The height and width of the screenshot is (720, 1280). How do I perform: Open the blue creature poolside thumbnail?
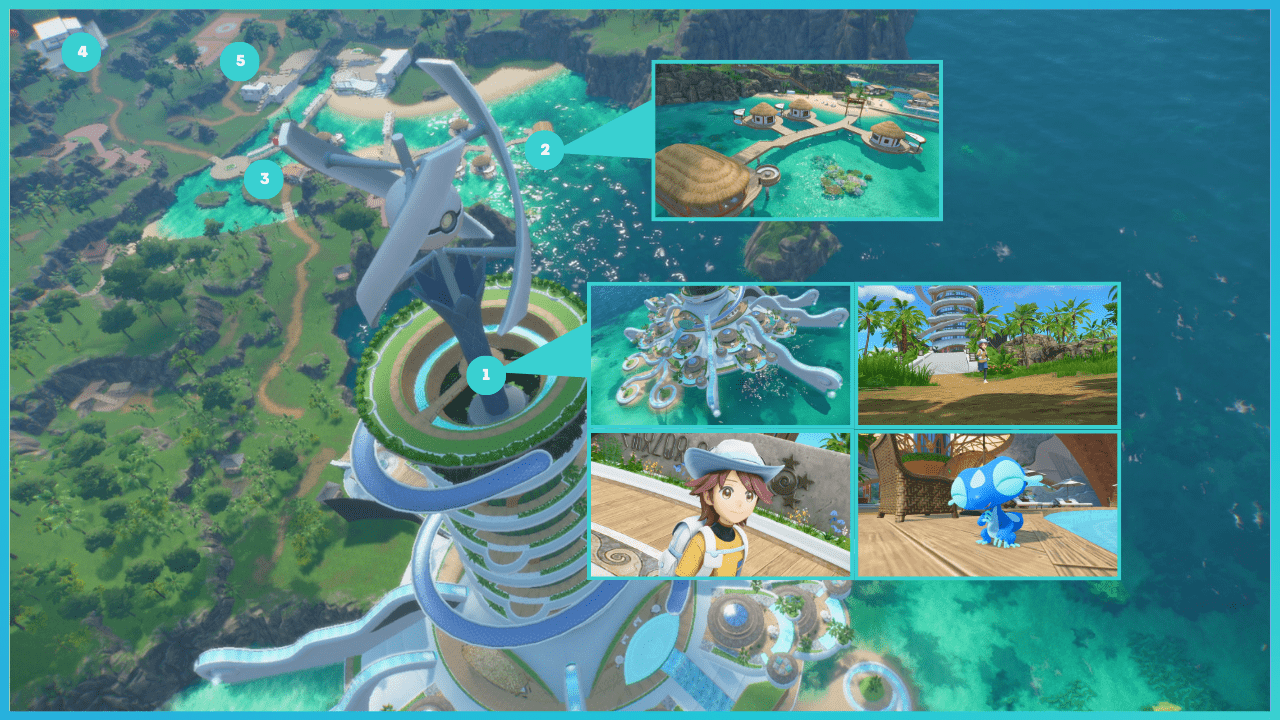pos(988,505)
